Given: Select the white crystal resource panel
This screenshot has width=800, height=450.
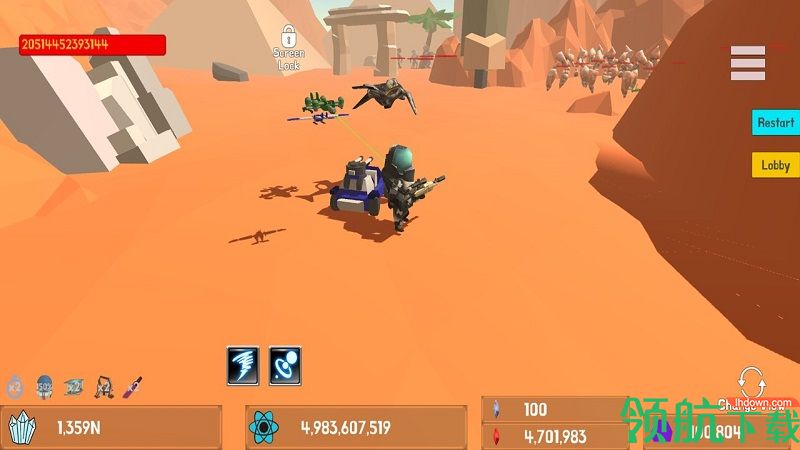Looking at the screenshot, I should click(x=110, y=428).
